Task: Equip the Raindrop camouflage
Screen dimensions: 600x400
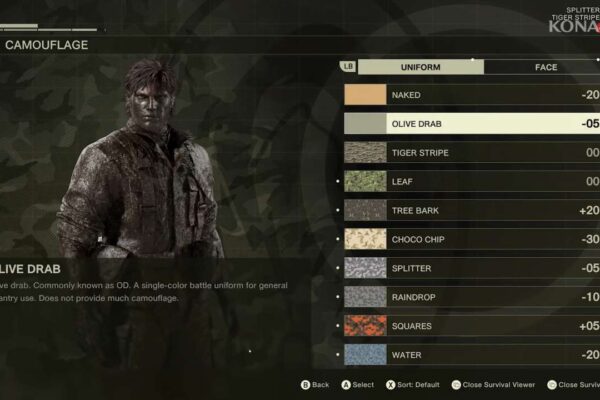Action: click(470, 297)
